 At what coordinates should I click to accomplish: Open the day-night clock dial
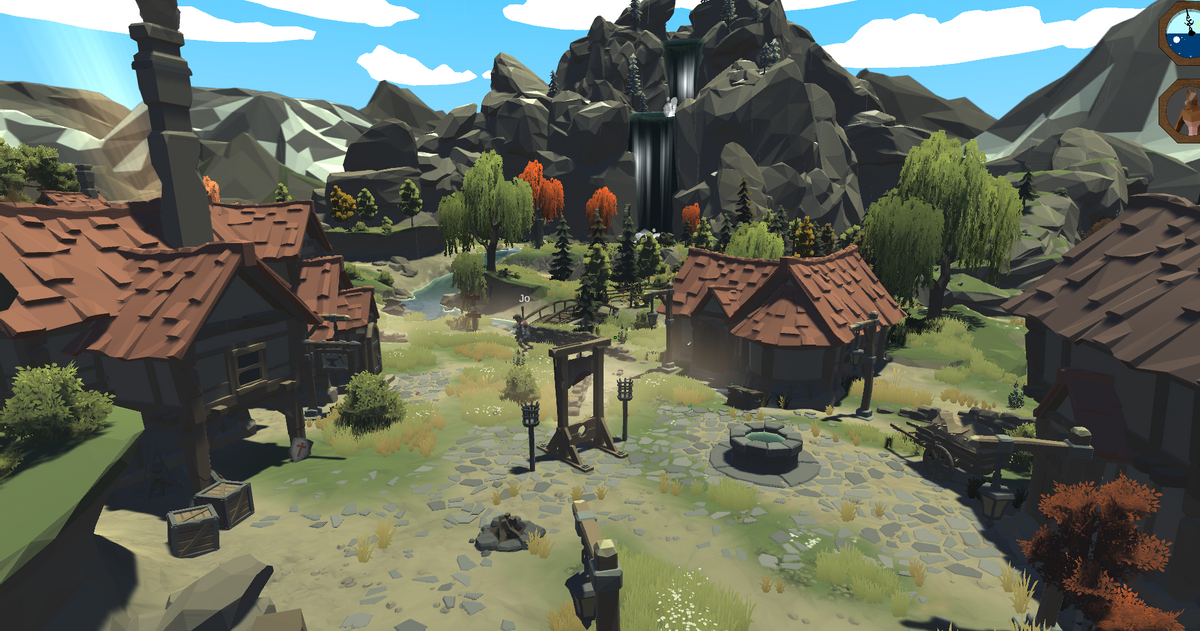1183,34
